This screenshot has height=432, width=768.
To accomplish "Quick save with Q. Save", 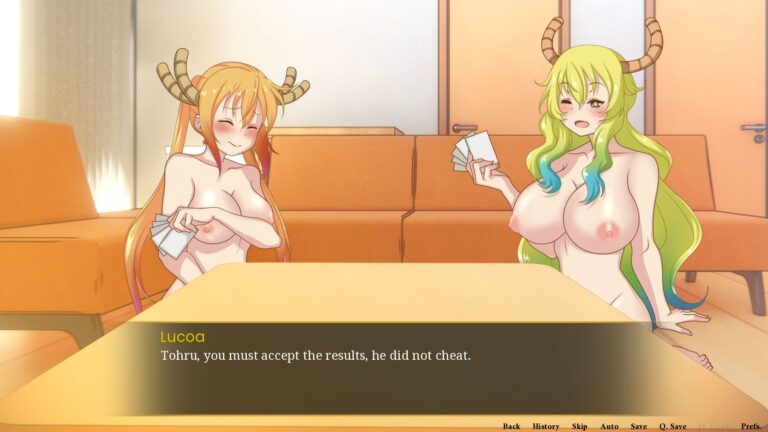I will point(672,426).
